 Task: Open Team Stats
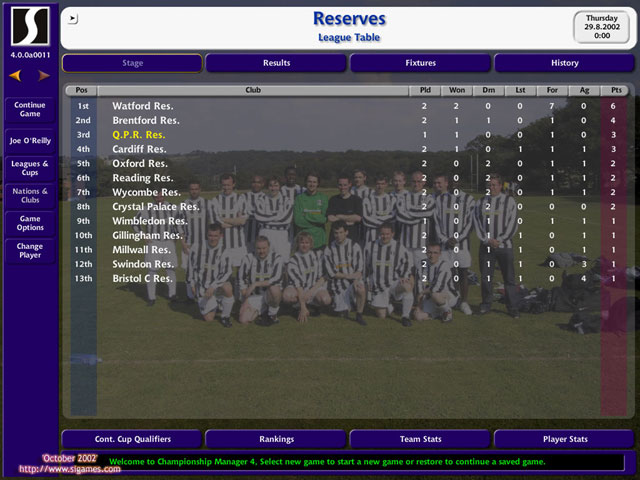point(420,439)
